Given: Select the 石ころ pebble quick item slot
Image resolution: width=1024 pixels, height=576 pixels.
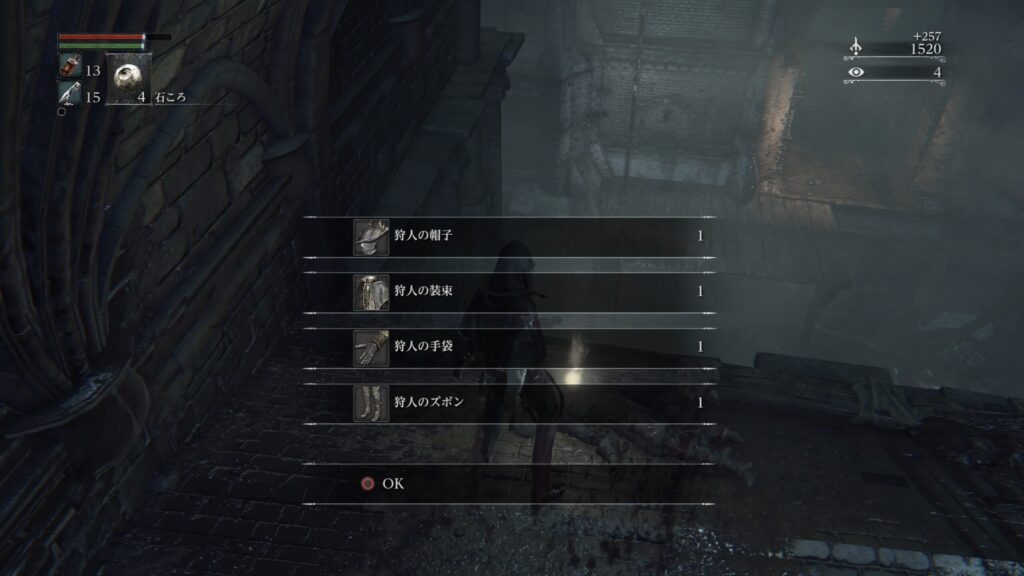Looking at the screenshot, I should (x=128, y=78).
